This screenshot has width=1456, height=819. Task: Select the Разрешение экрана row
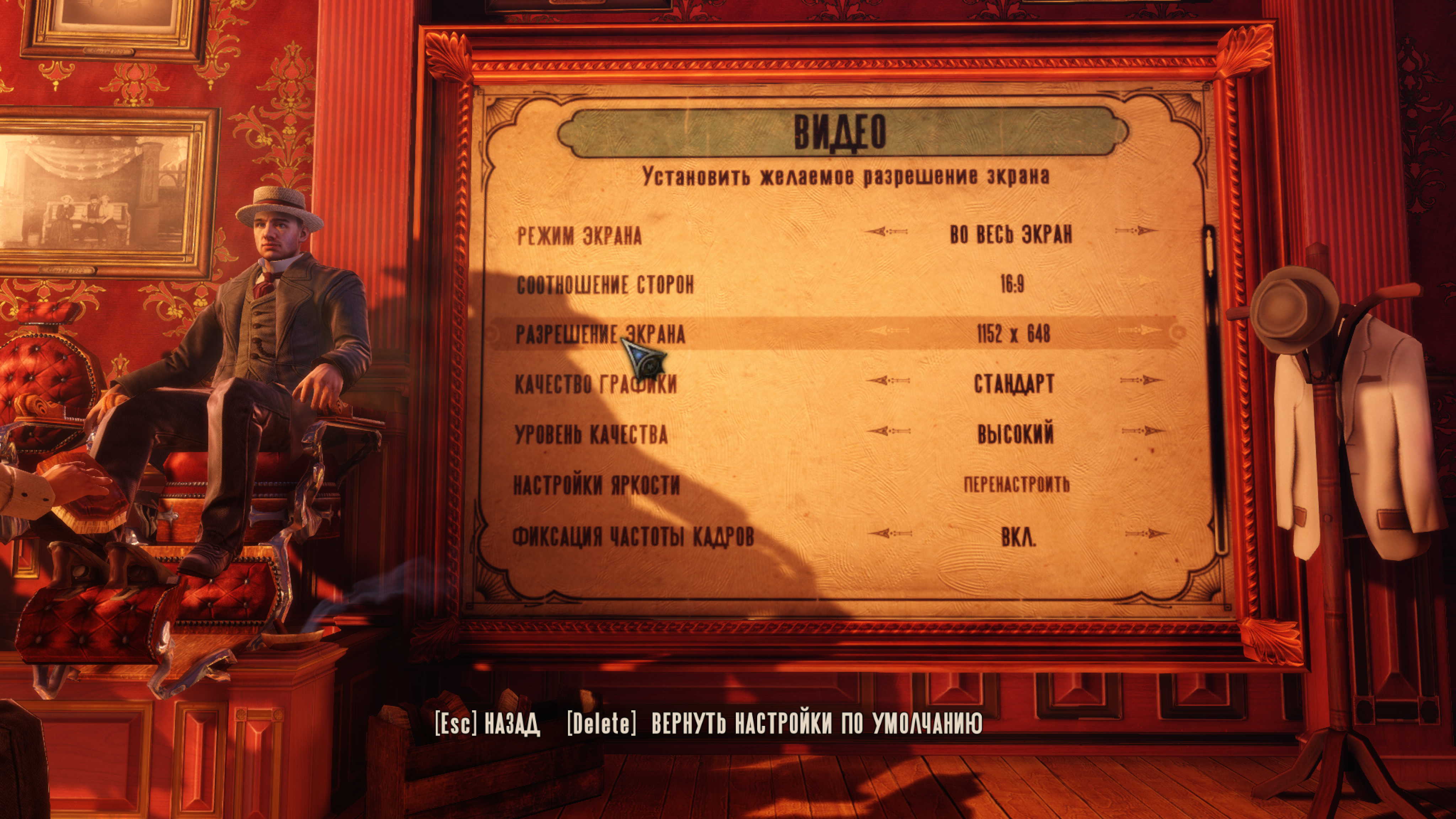point(600,334)
